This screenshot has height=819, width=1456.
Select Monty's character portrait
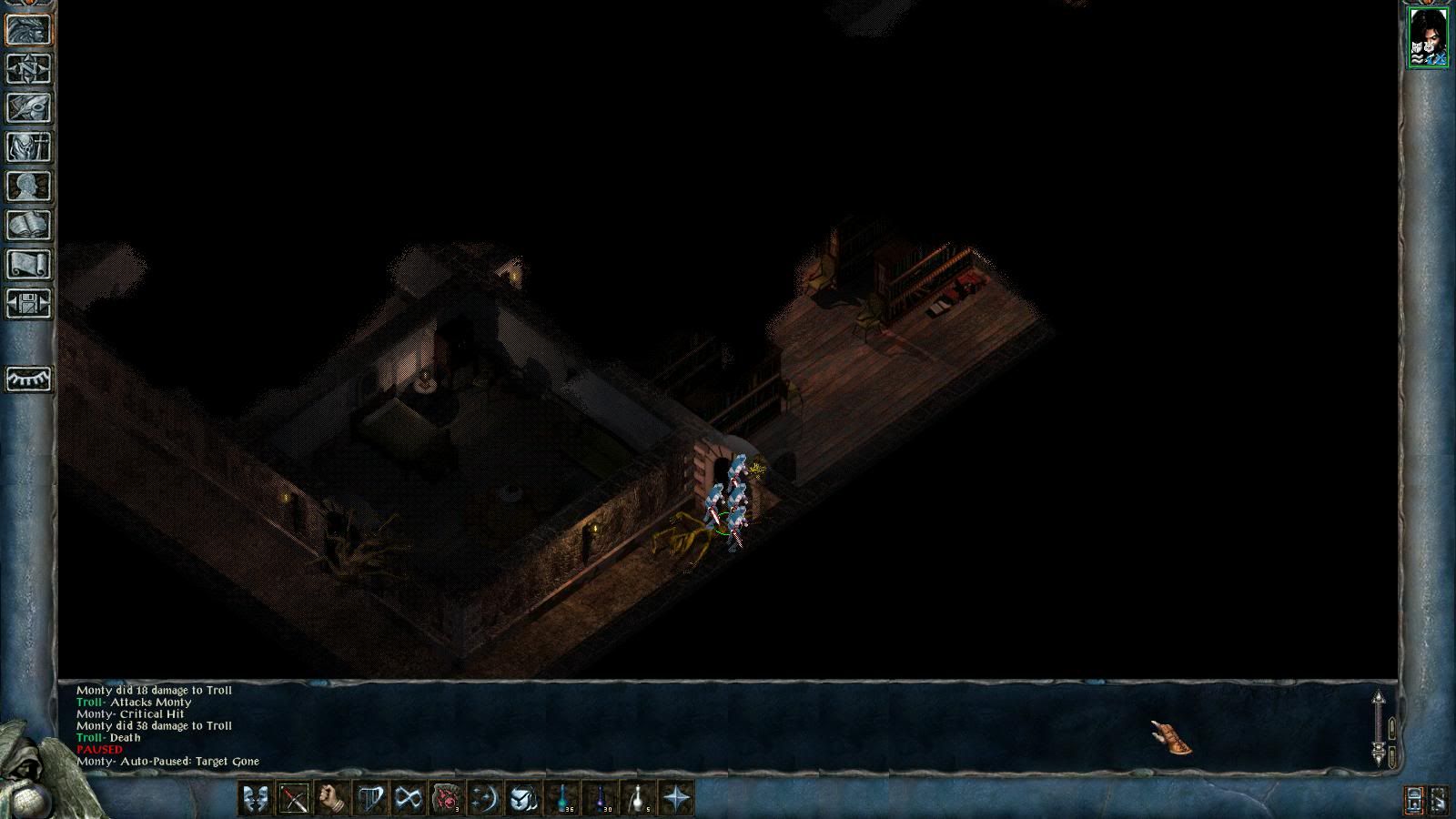pos(1427,37)
